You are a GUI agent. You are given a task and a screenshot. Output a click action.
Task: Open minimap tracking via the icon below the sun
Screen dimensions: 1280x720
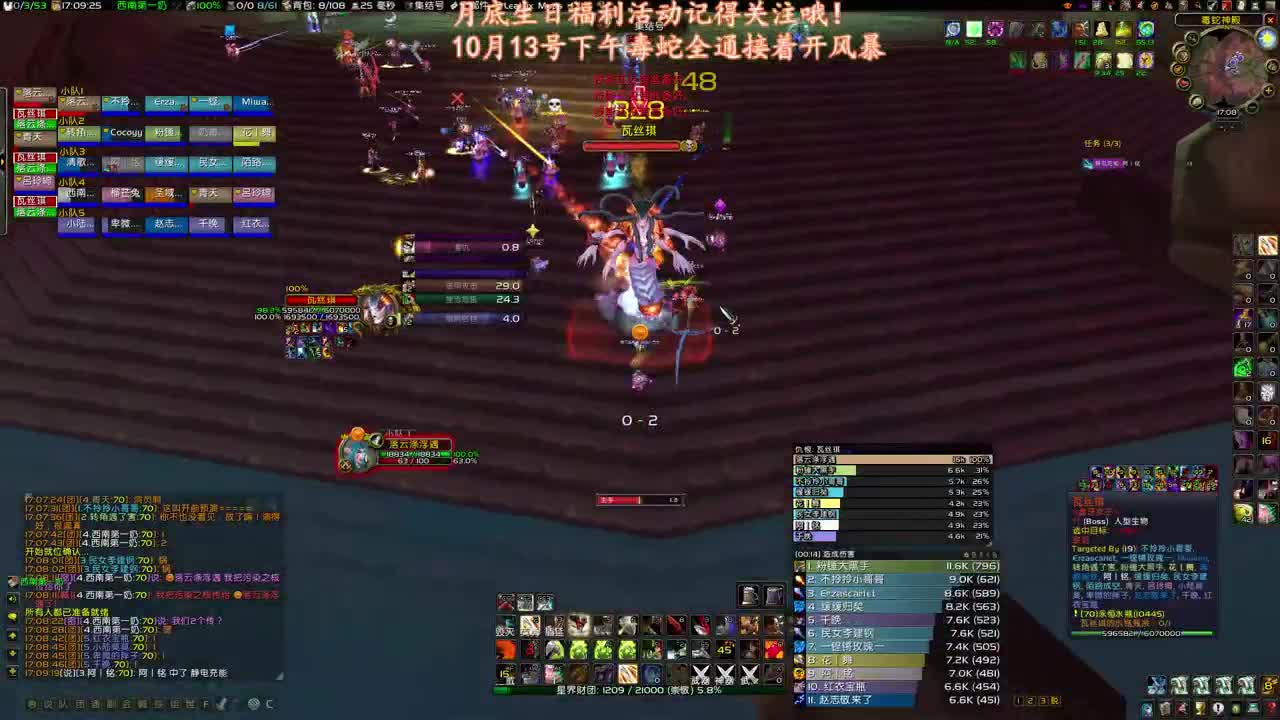point(1271,65)
